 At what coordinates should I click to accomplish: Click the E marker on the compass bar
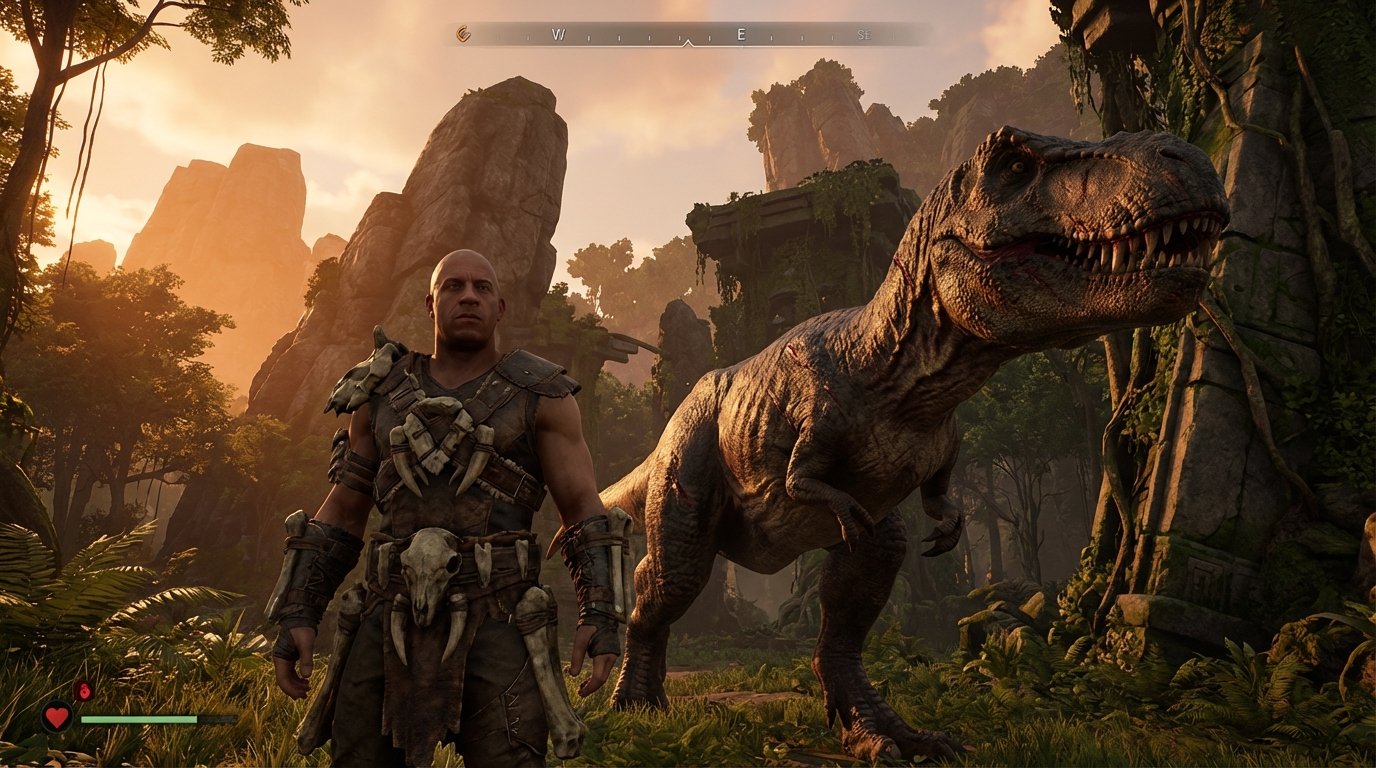(741, 32)
